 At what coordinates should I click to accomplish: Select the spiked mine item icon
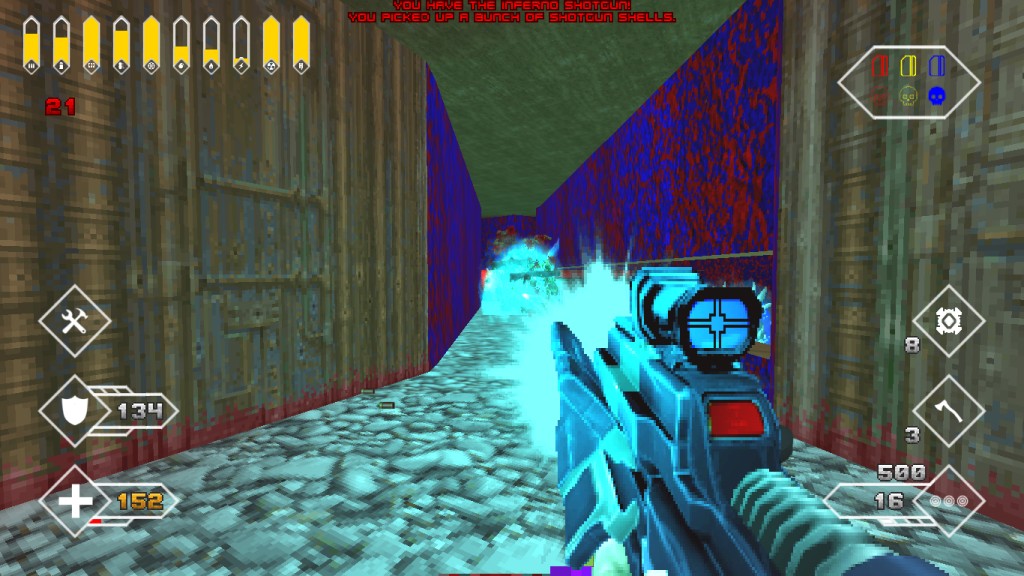pos(948,321)
